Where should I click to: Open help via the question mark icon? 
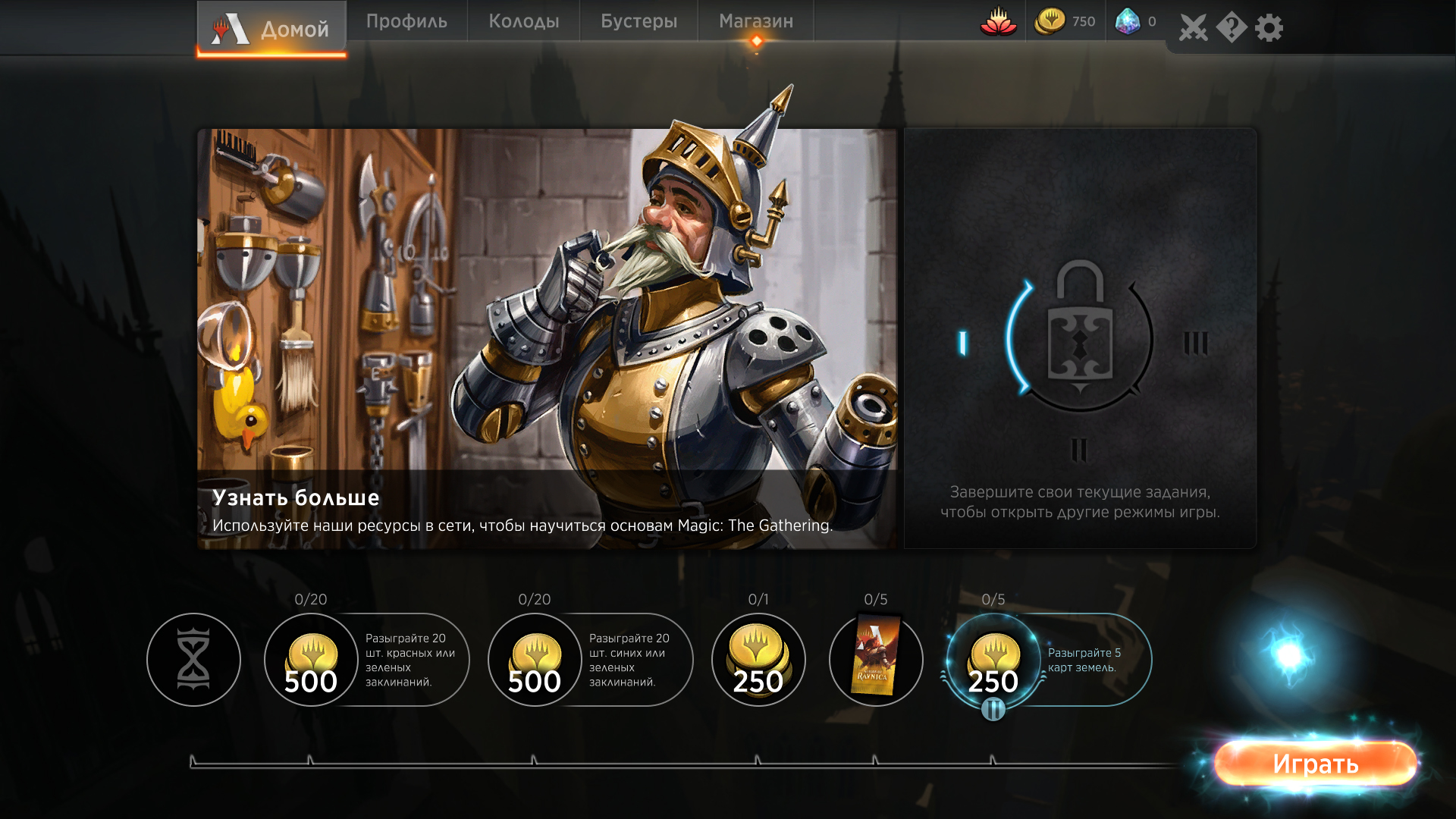tap(1229, 27)
